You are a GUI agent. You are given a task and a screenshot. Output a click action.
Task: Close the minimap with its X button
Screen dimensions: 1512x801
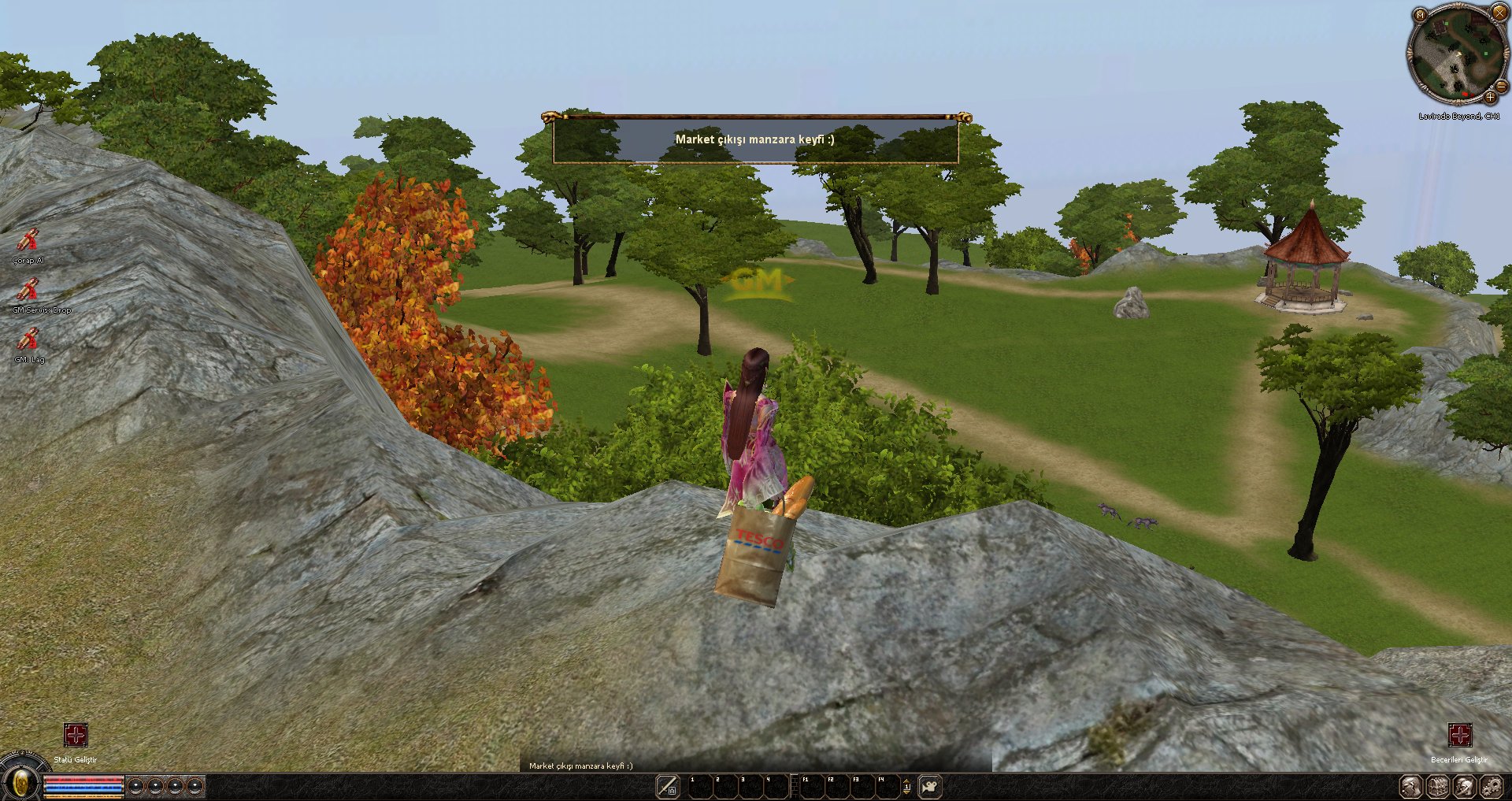tap(1499, 13)
